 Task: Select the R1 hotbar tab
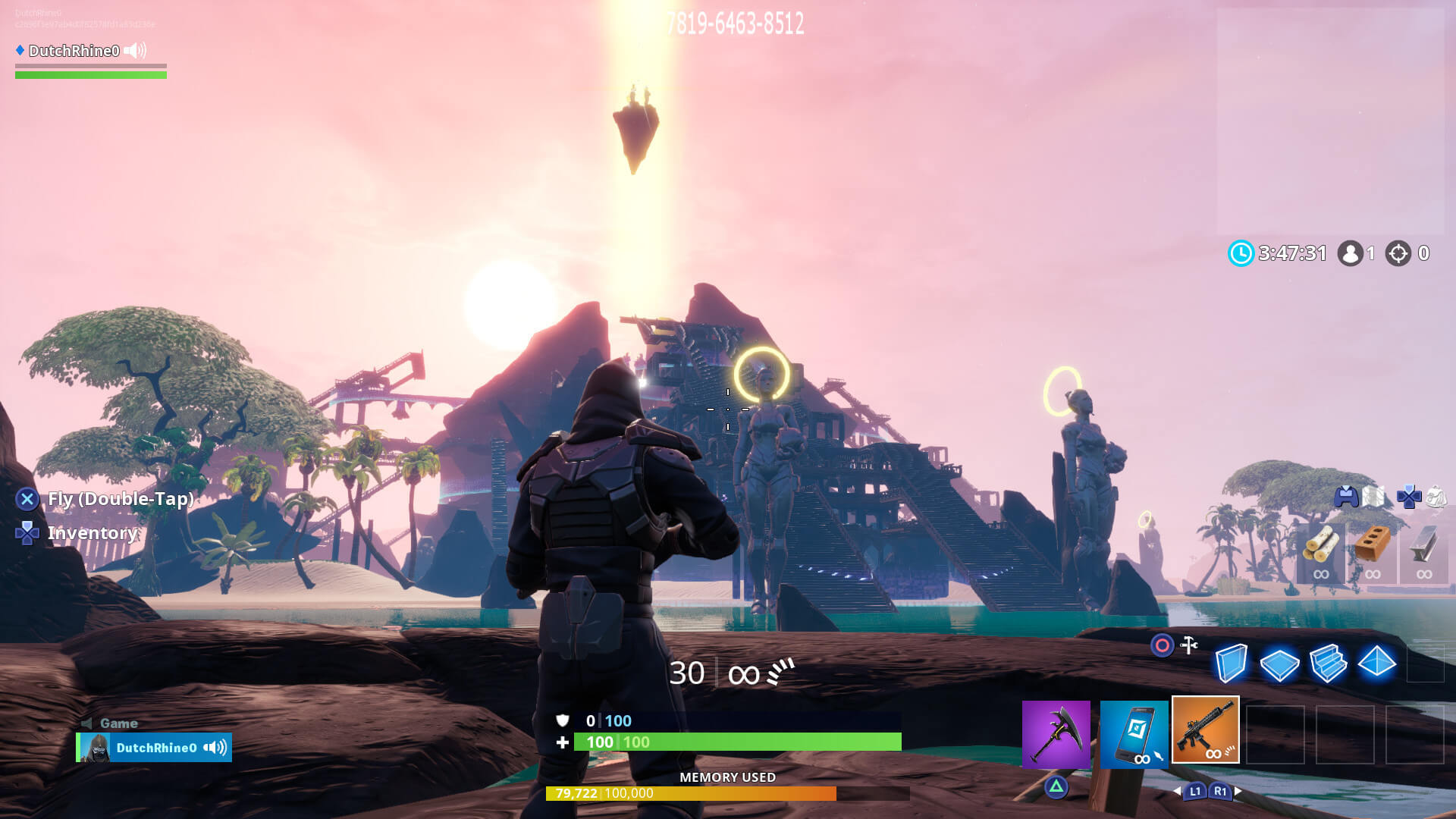click(1219, 791)
